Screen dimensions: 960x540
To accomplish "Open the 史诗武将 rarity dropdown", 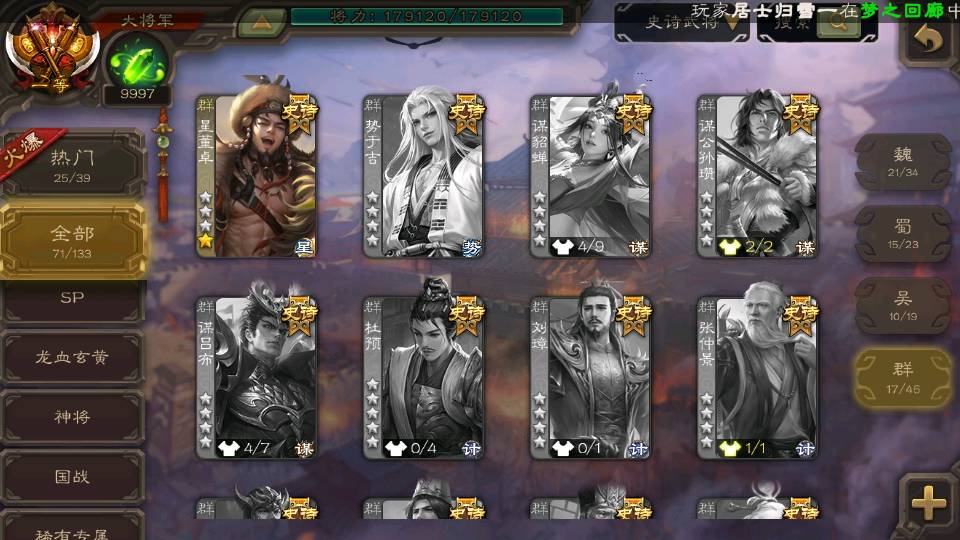I will click(682, 22).
